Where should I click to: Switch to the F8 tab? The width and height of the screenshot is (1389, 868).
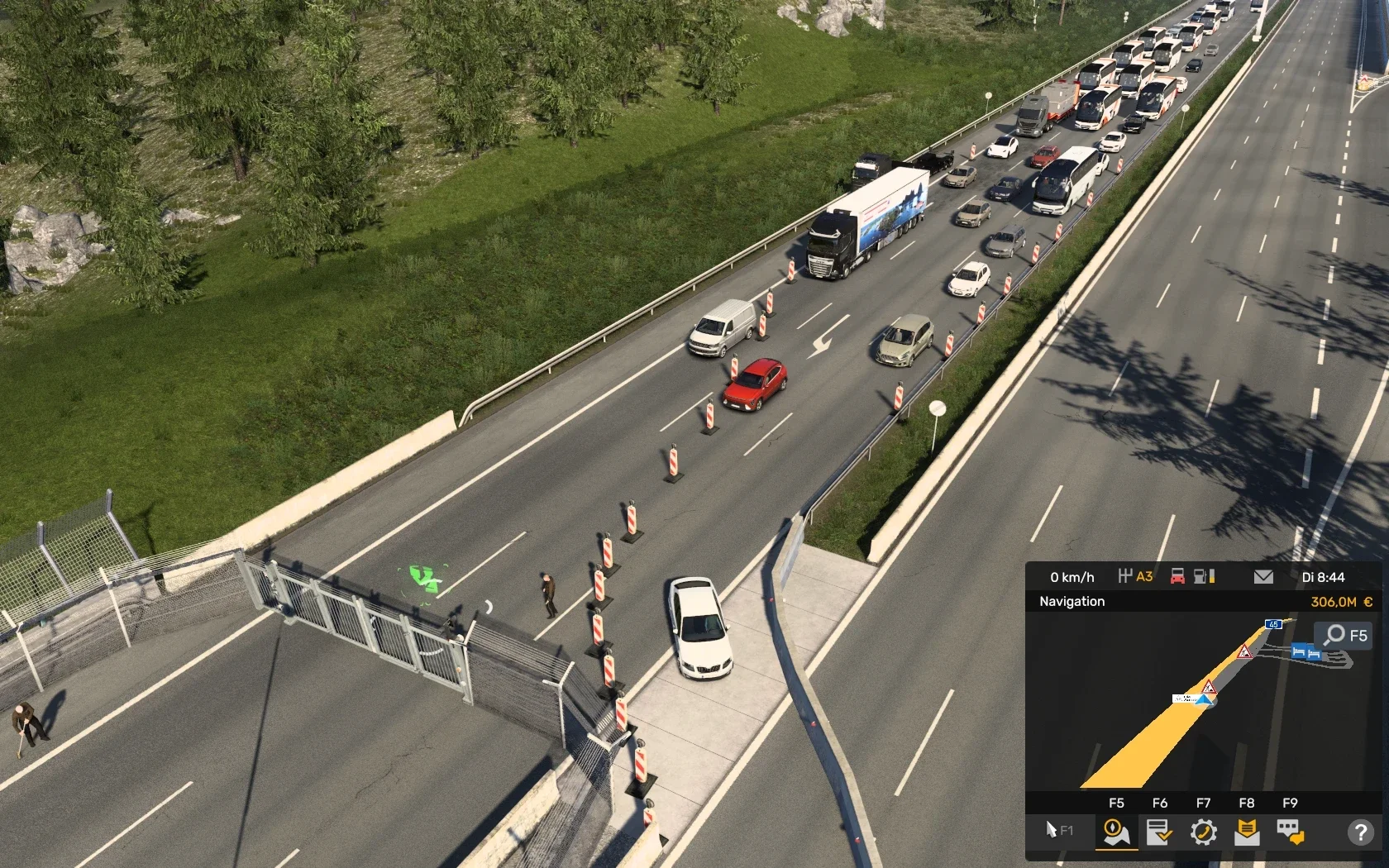[1247, 803]
